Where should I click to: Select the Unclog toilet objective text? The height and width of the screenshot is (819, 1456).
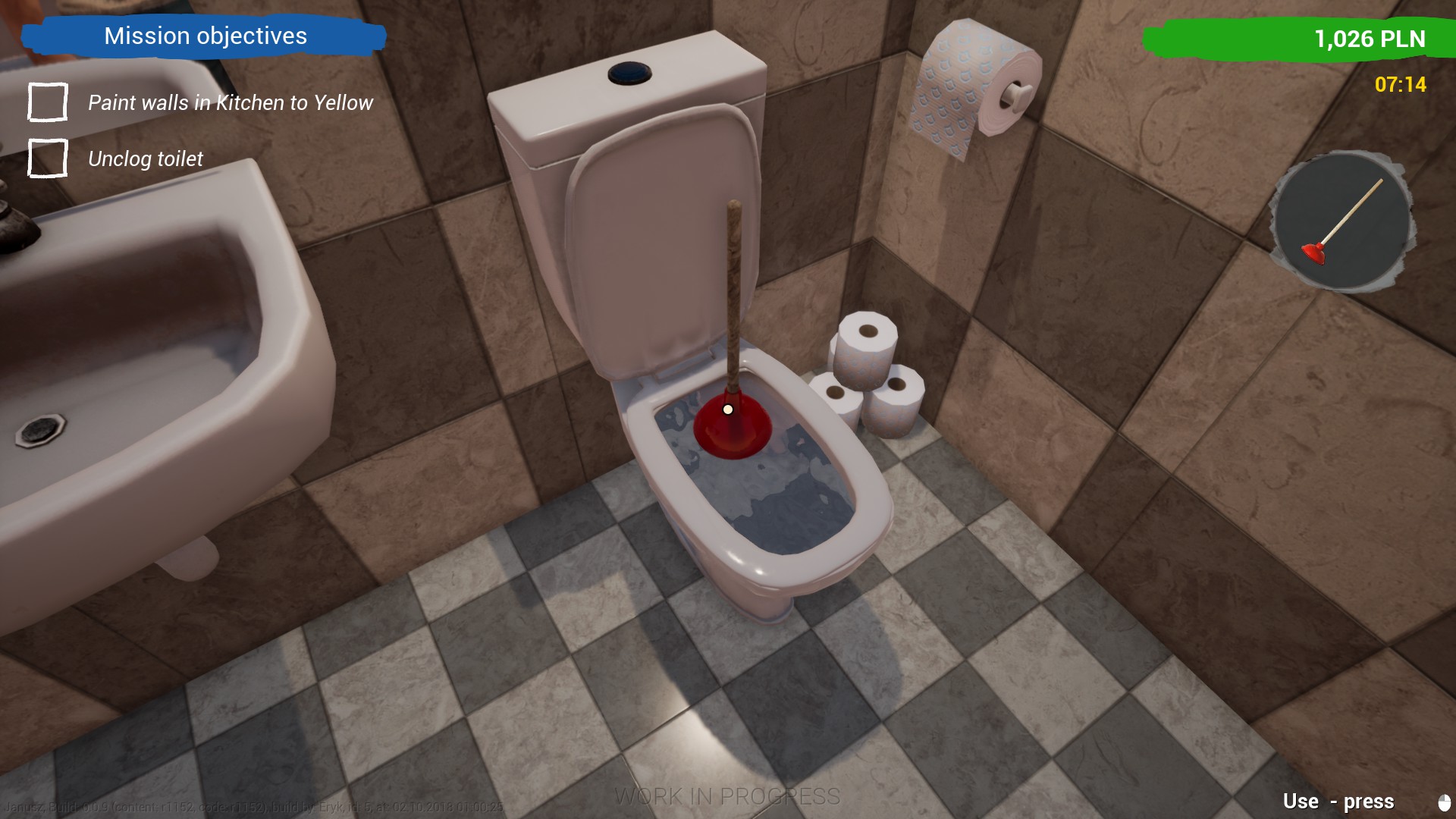pyautogui.click(x=144, y=158)
